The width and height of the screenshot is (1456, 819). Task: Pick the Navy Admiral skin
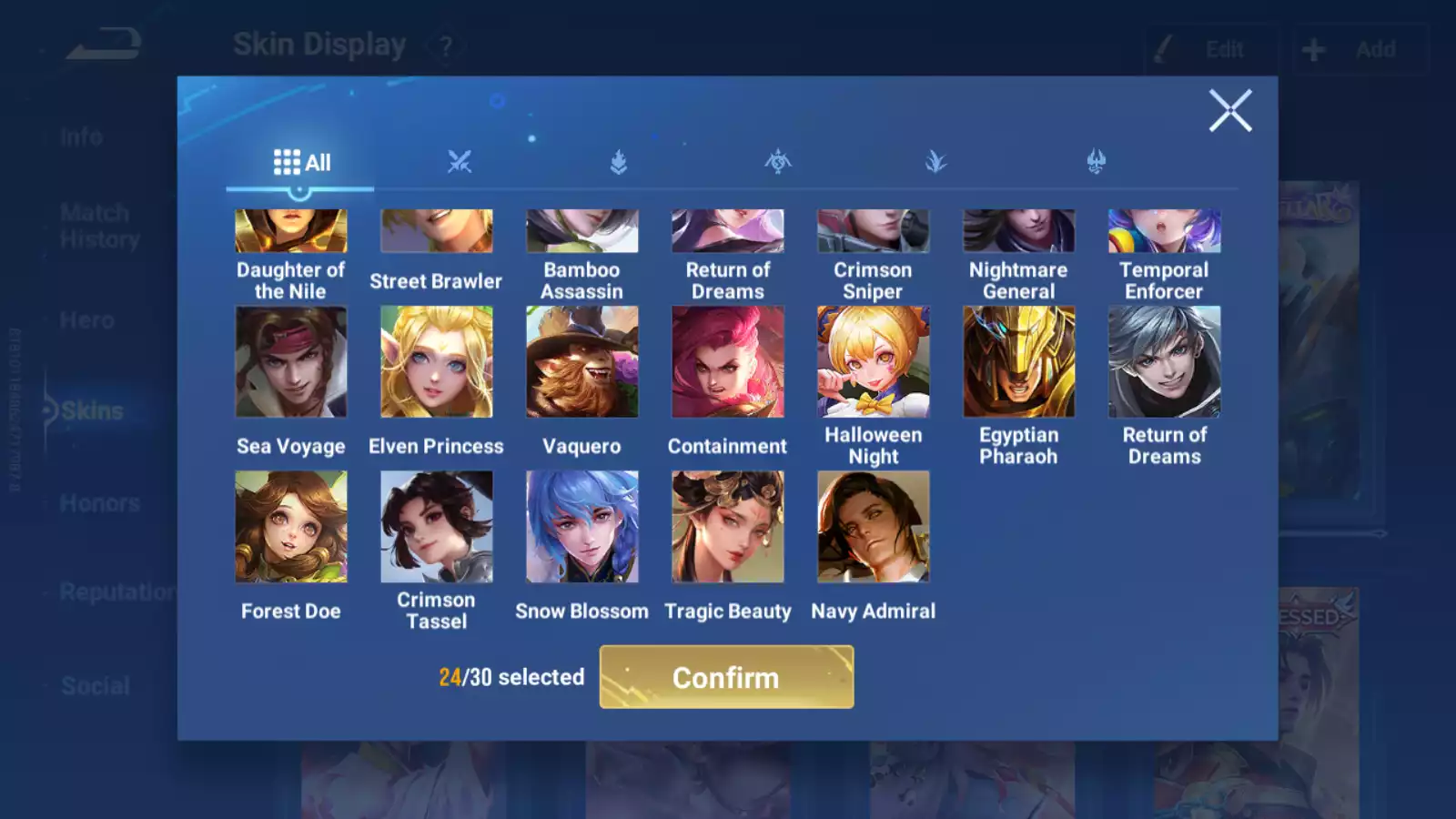[873, 527]
